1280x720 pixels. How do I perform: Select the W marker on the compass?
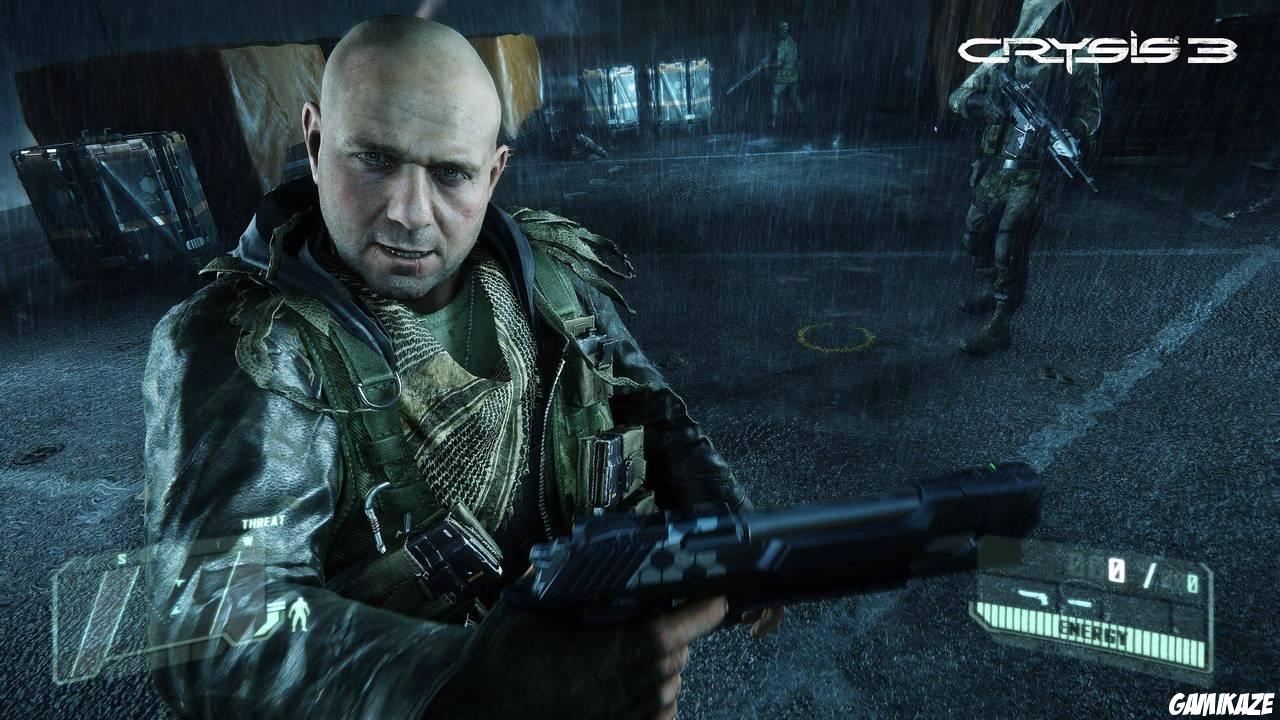coord(247,539)
